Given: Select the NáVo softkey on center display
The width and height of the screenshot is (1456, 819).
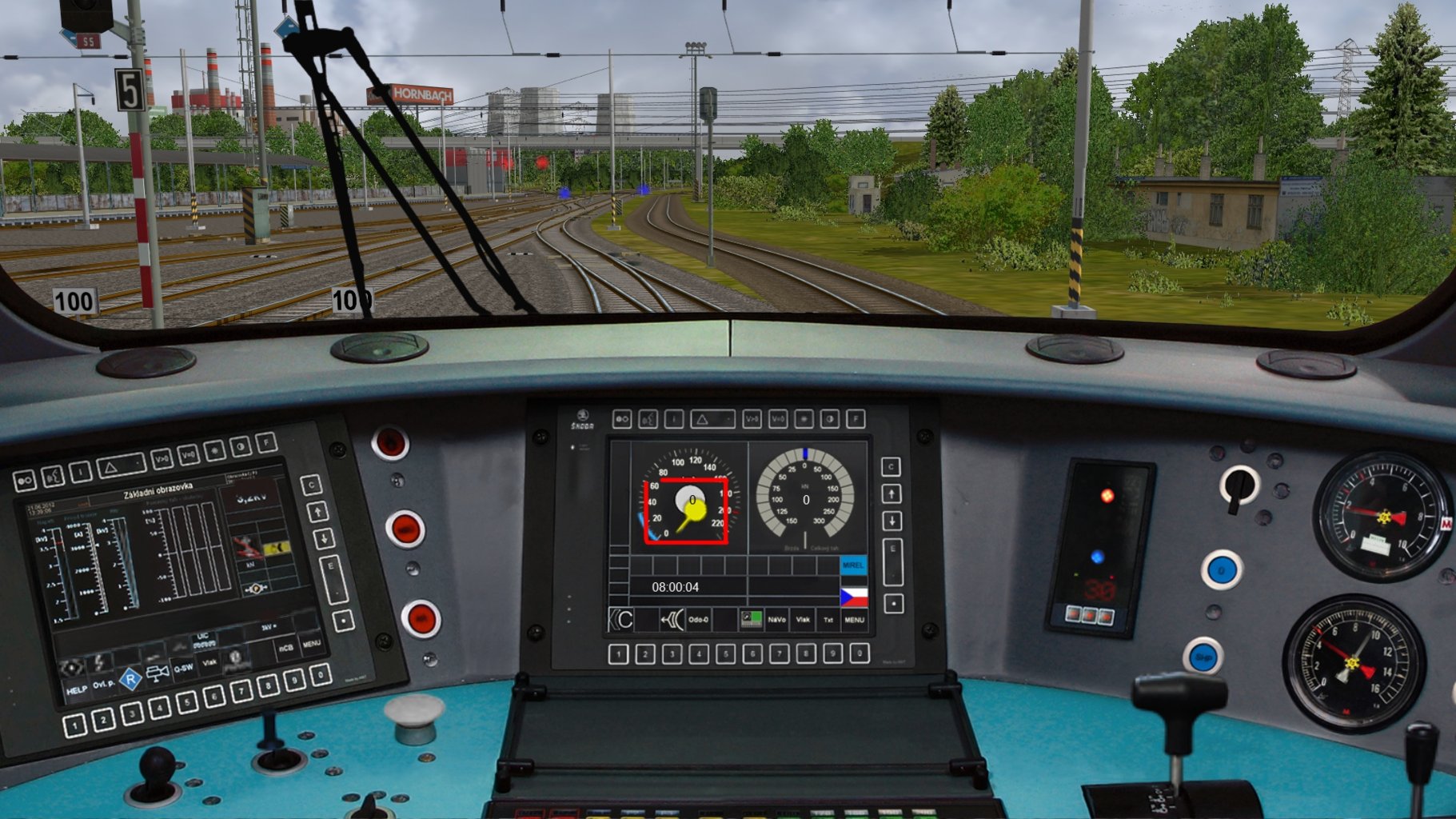Looking at the screenshot, I should coord(778,619).
